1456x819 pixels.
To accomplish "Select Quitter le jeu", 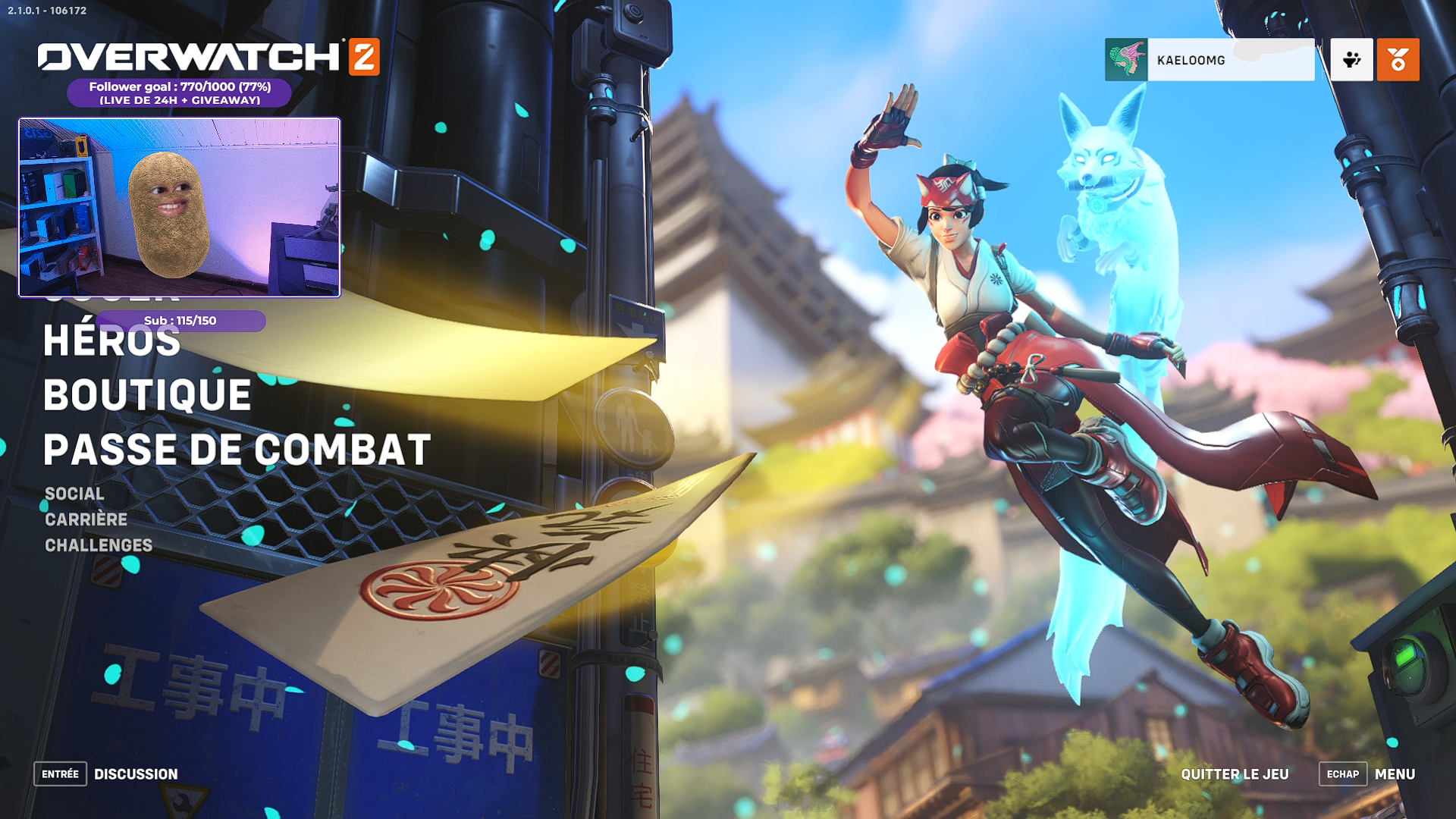I will click(1235, 774).
